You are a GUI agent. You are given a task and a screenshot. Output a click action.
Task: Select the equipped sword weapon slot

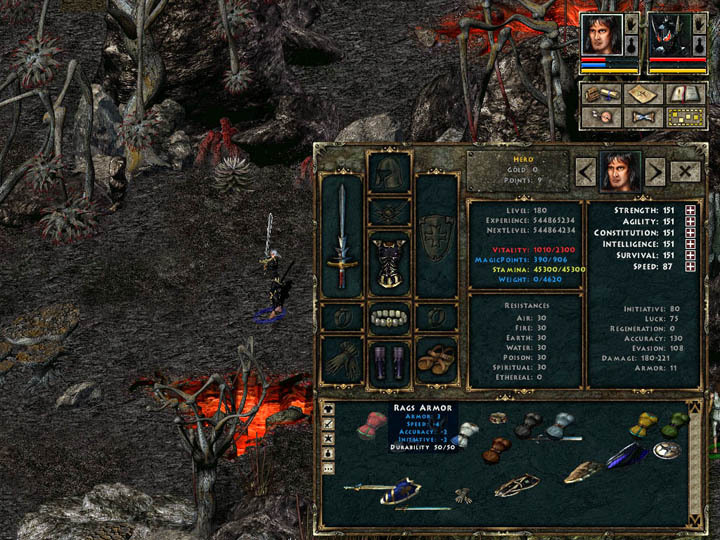pyautogui.click(x=342, y=238)
